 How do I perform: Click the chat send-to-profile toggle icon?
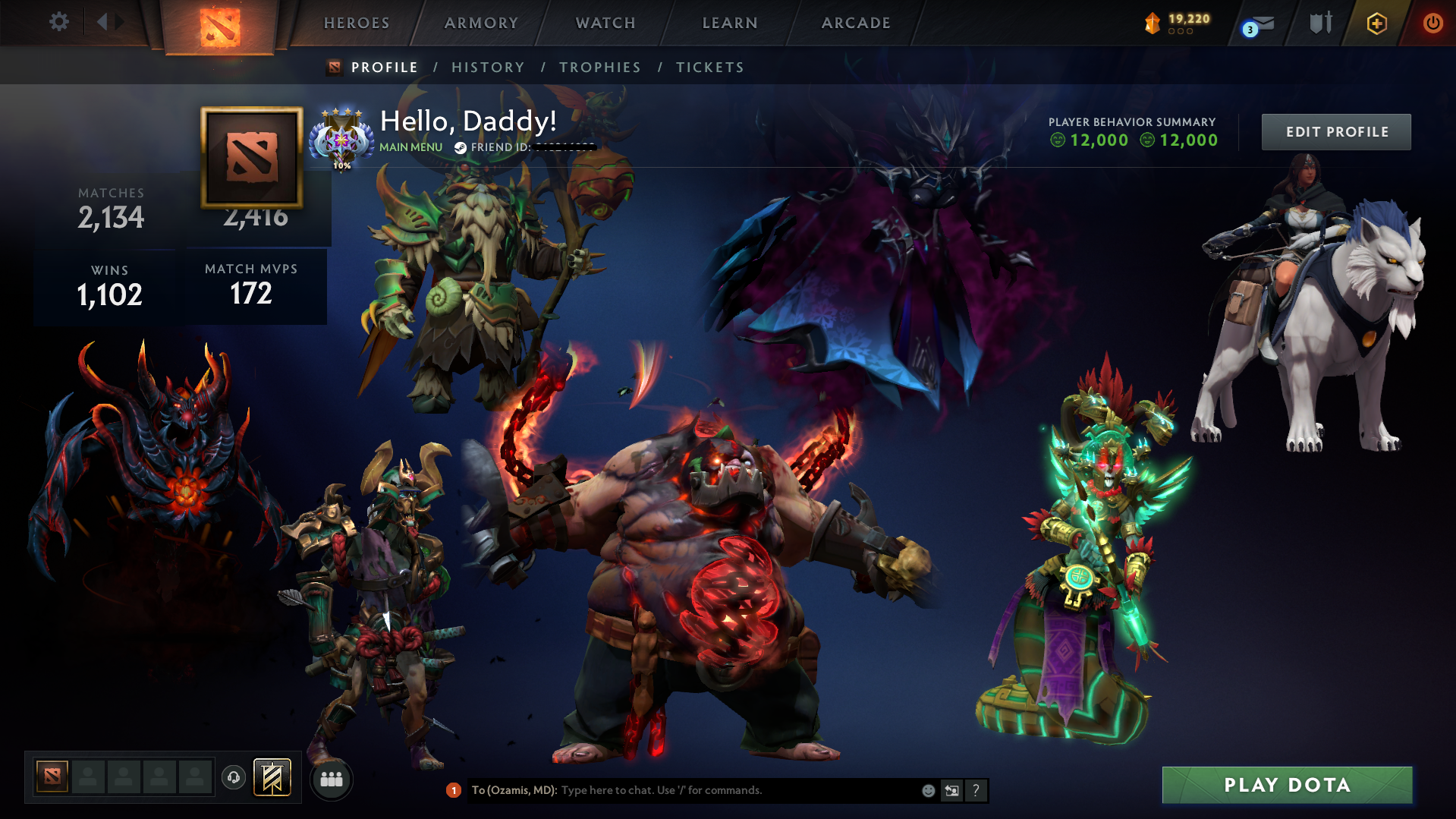click(x=952, y=790)
